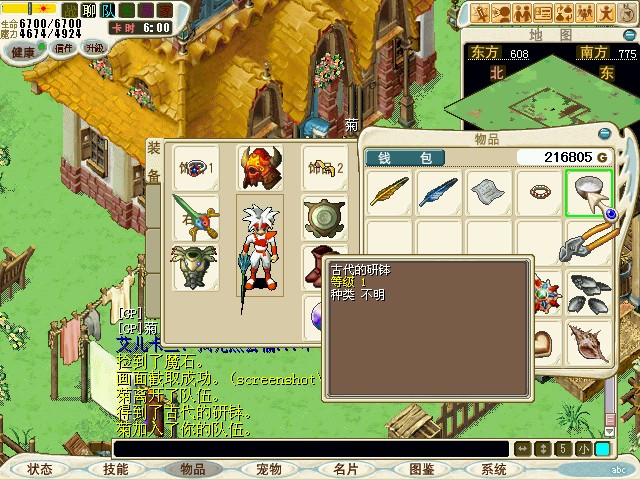Select the golden feather item

pyautogui.click(x=389, y=191)
